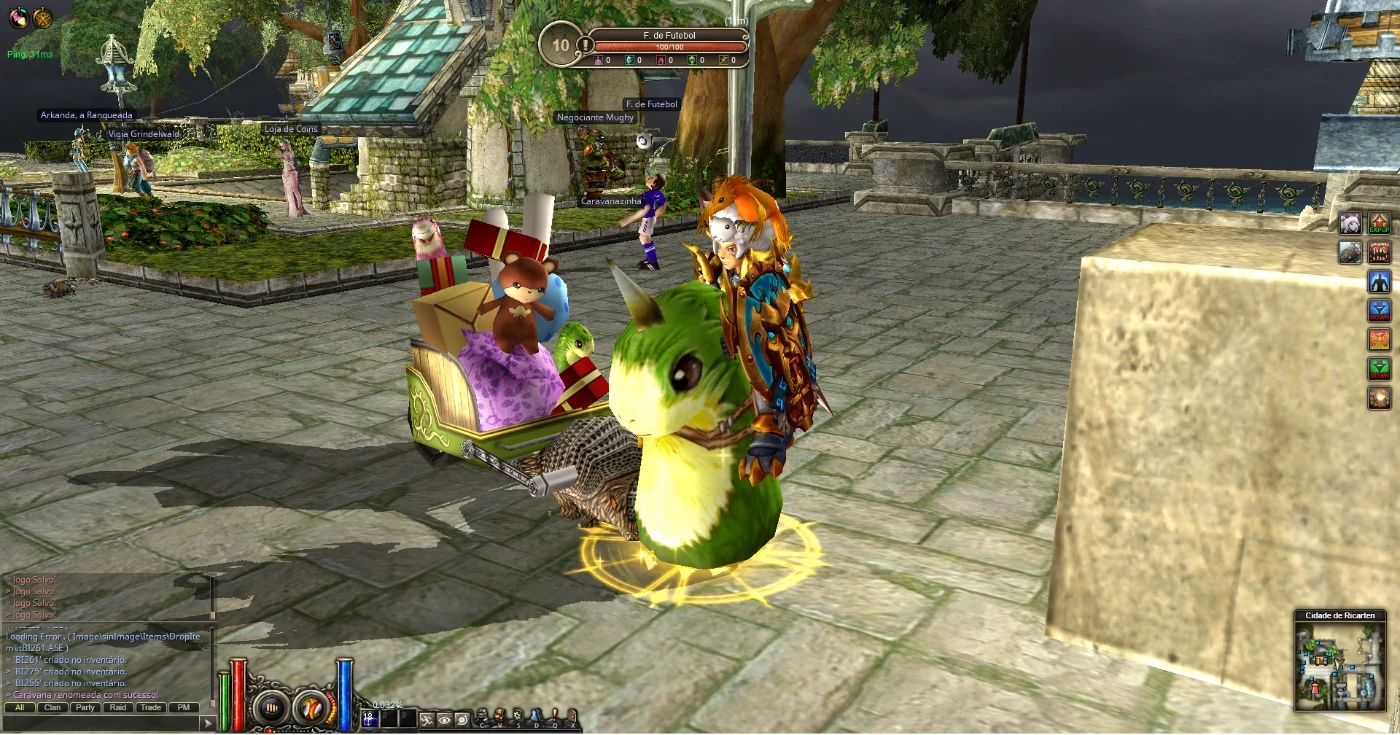Open the inventory bag icon labeled V
This screenshot has width=1400, height=735.
tap(500, 713)
